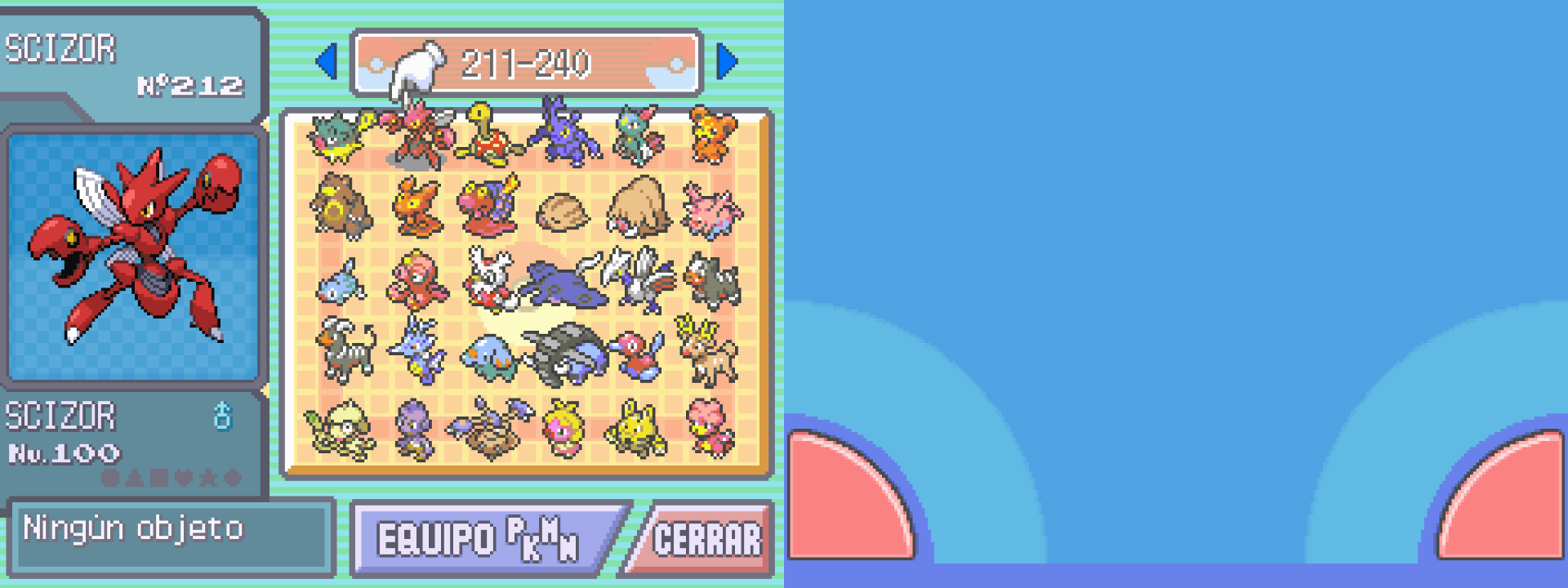Select Teddiursa in the box
Image resolution: width=1568 pixels, height=588 pixels.
pos(712,136)
